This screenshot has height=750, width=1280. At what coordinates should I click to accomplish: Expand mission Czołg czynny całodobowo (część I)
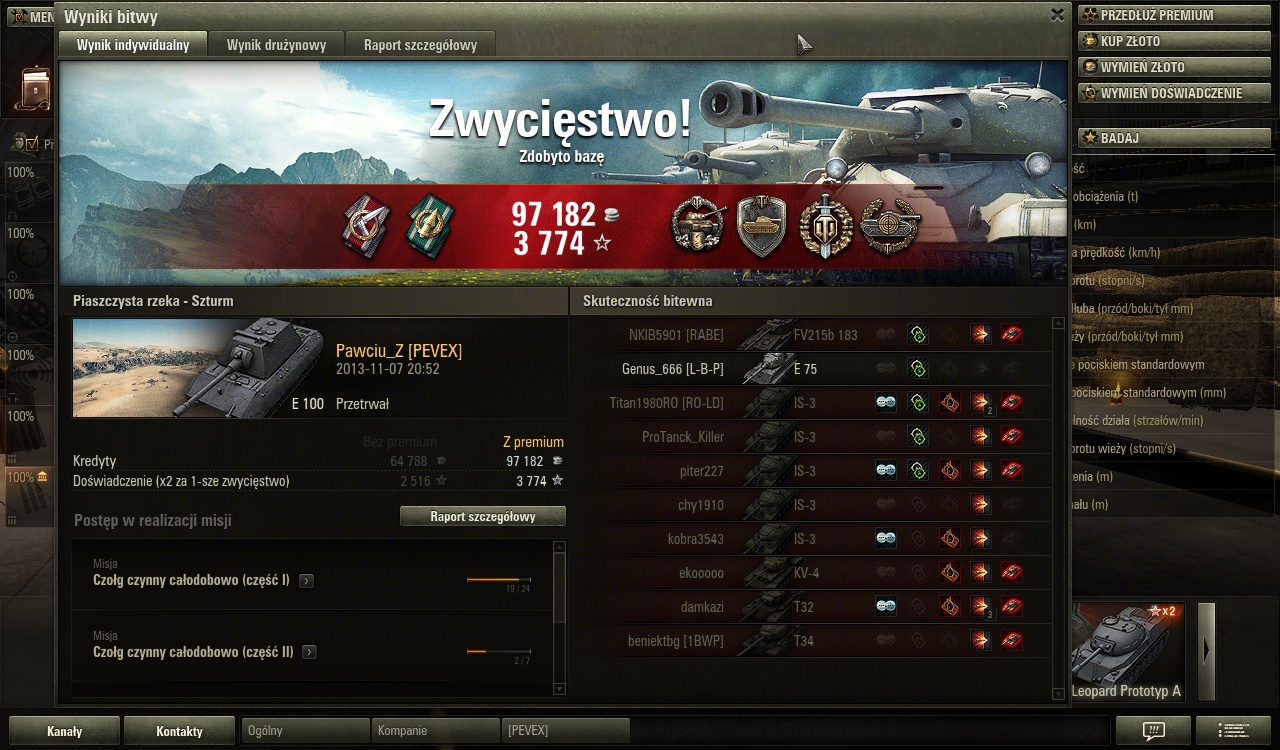[307, 580]
